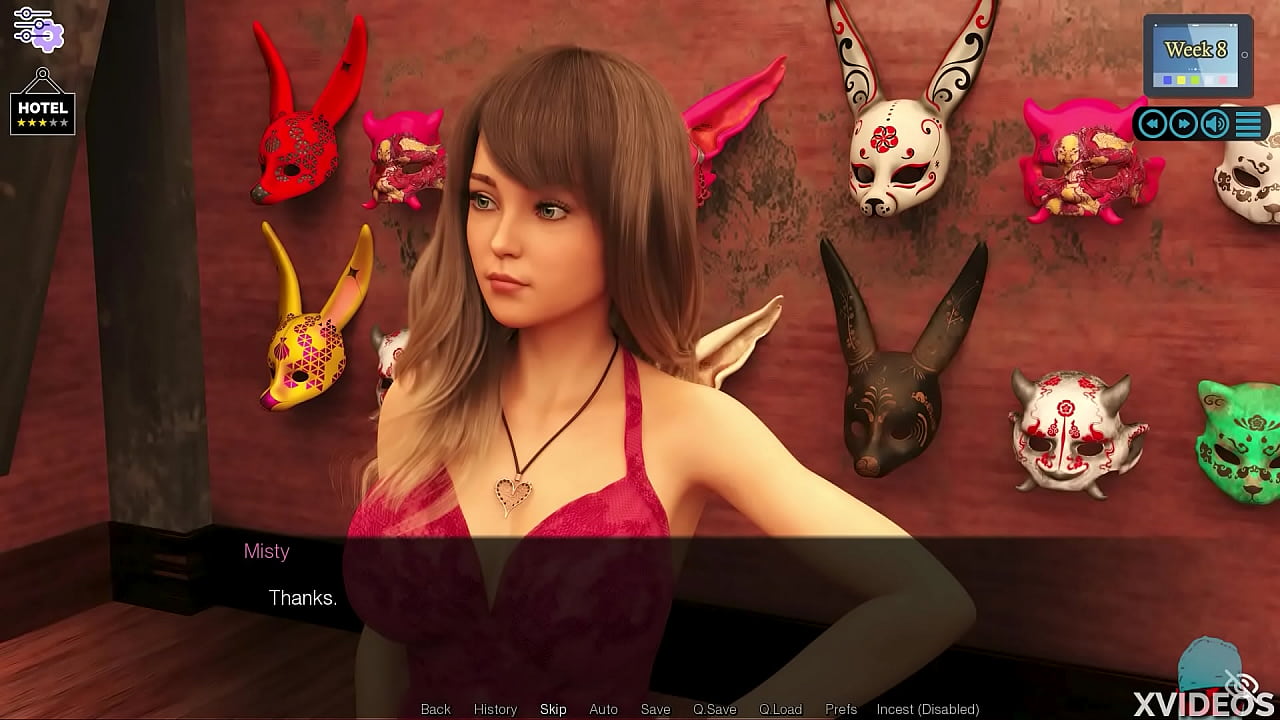Open the History screen
Viewport: 1280px width, 720px height.
(x=495, y=708)
